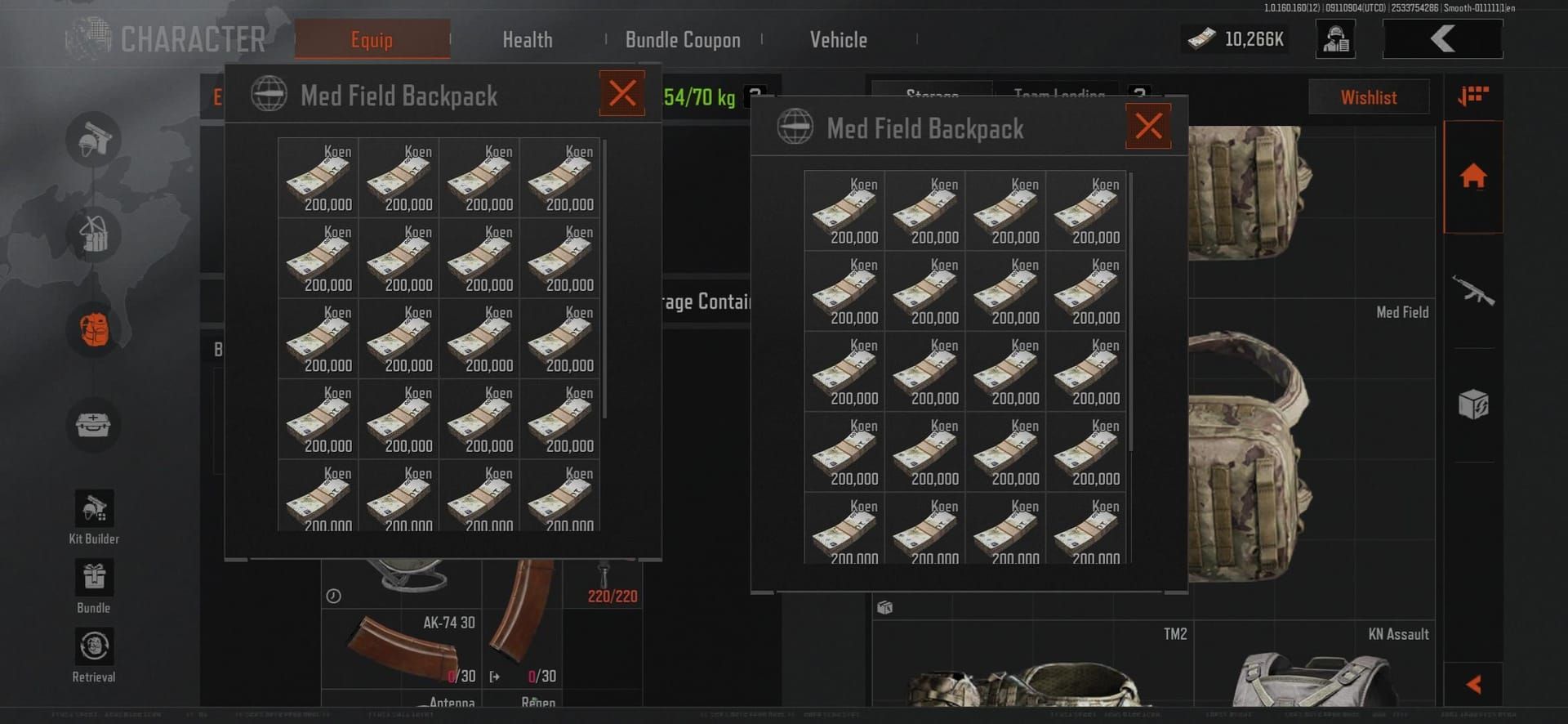Click the money stack icon beside 10,266K
1568x724 pixels.
click(1198, 38)
